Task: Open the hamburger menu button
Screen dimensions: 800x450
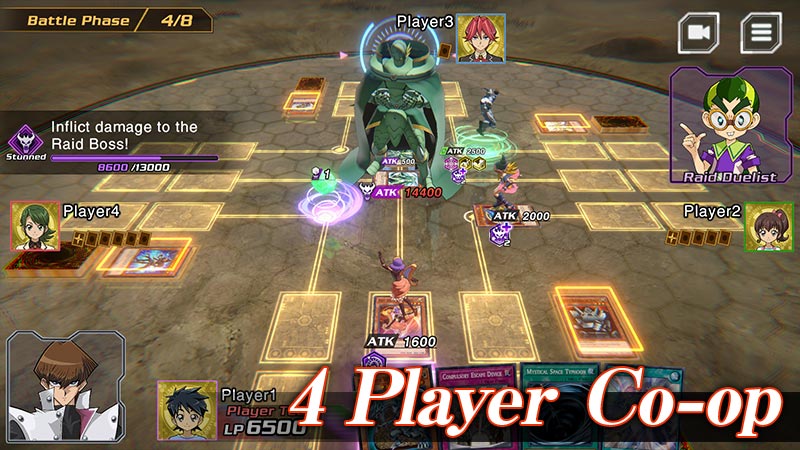Action: (x=761, y=33)
